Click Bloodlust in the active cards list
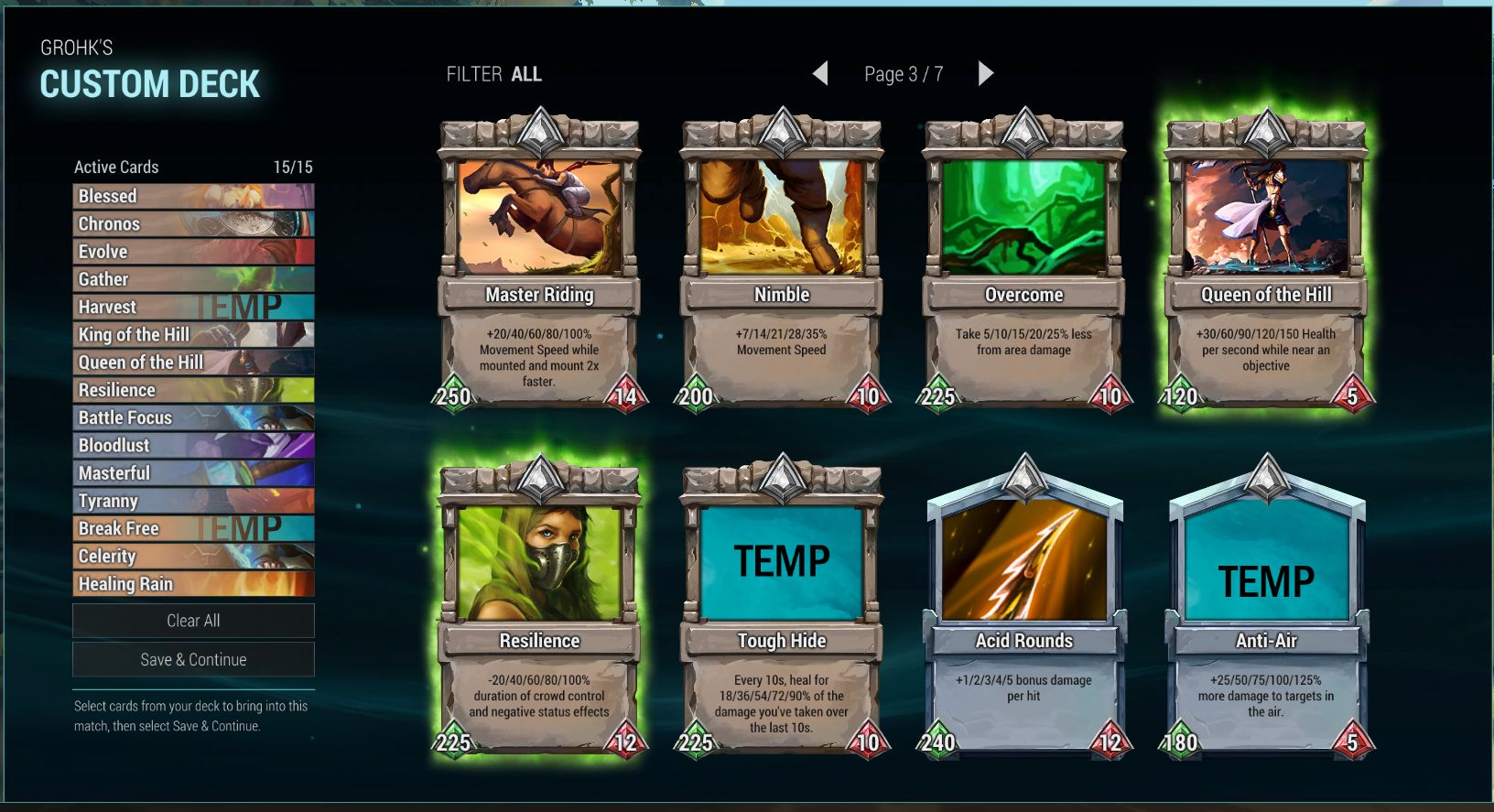This screenshot has width=1494, height=812. pyautogui.click(x=193, y=445)
